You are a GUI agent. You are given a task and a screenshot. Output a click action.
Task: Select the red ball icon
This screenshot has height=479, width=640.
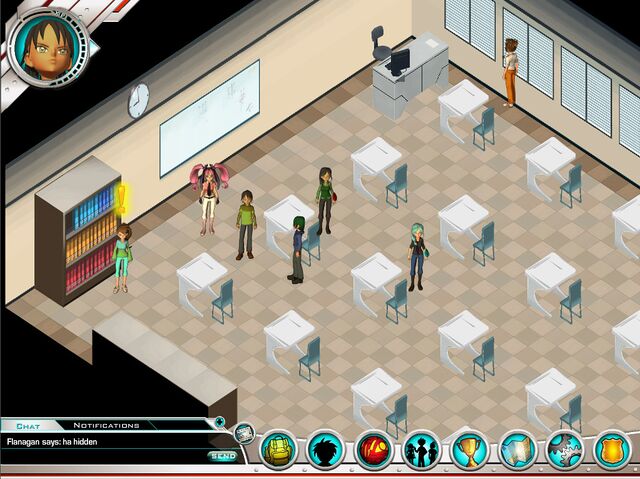point(374,450)
